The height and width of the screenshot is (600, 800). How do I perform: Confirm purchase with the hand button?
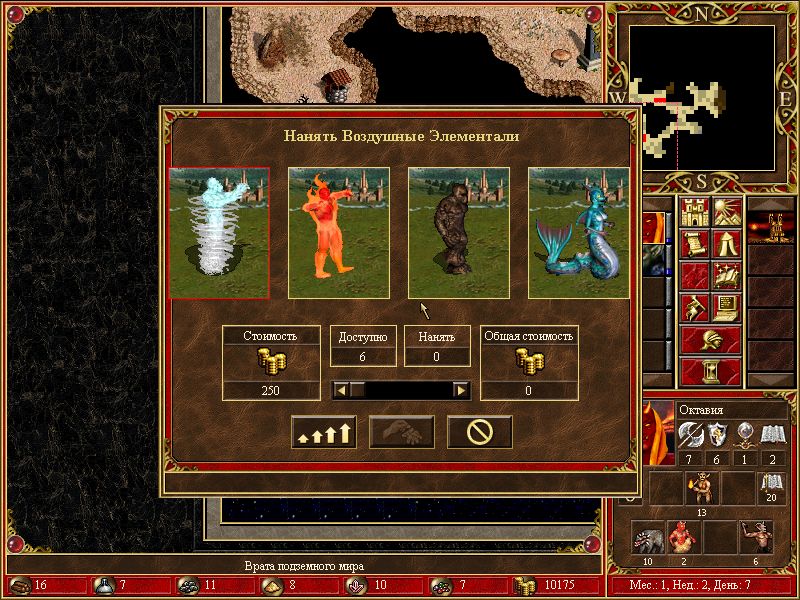(x=402, y=432)
